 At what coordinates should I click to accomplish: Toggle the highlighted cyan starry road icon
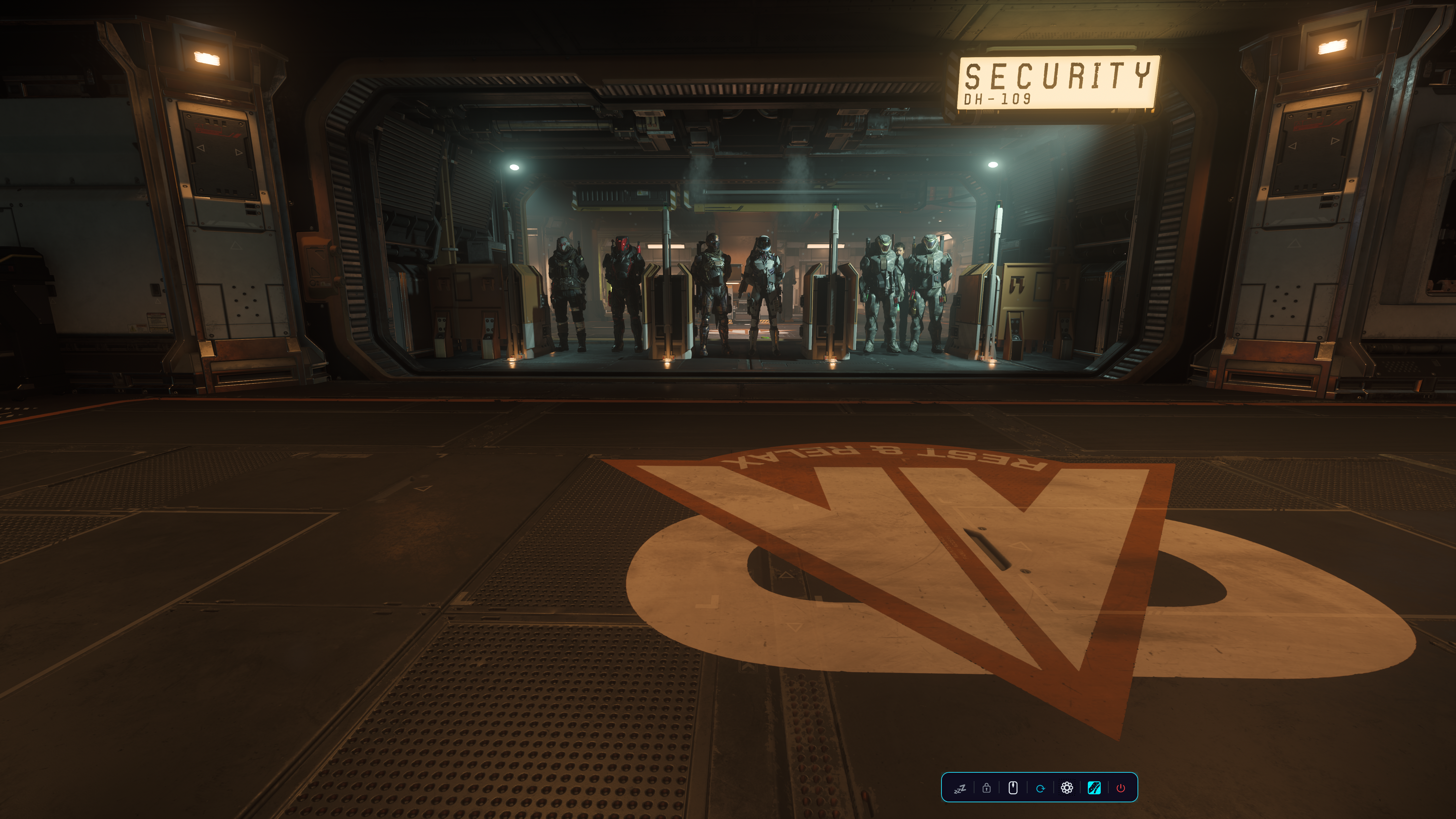[1094, 788]
